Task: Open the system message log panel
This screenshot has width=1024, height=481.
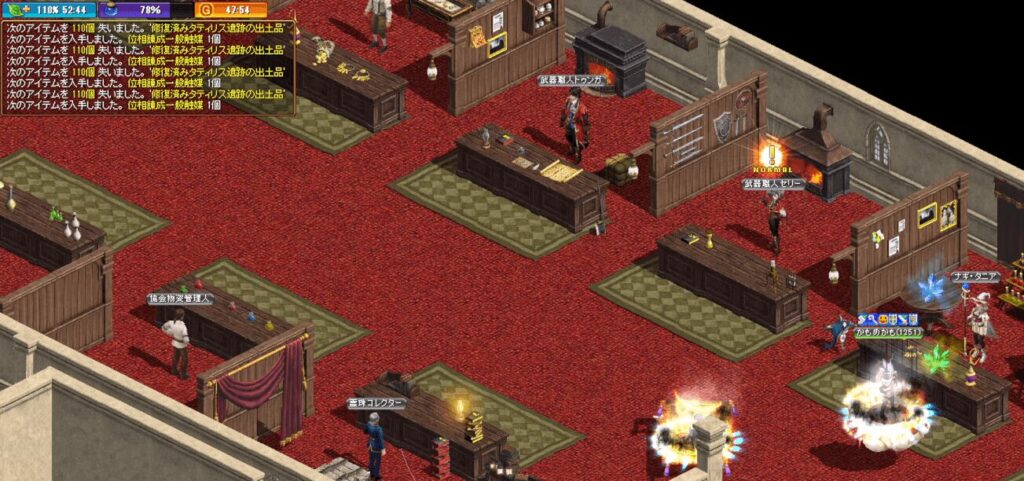Action: [148, 66]
